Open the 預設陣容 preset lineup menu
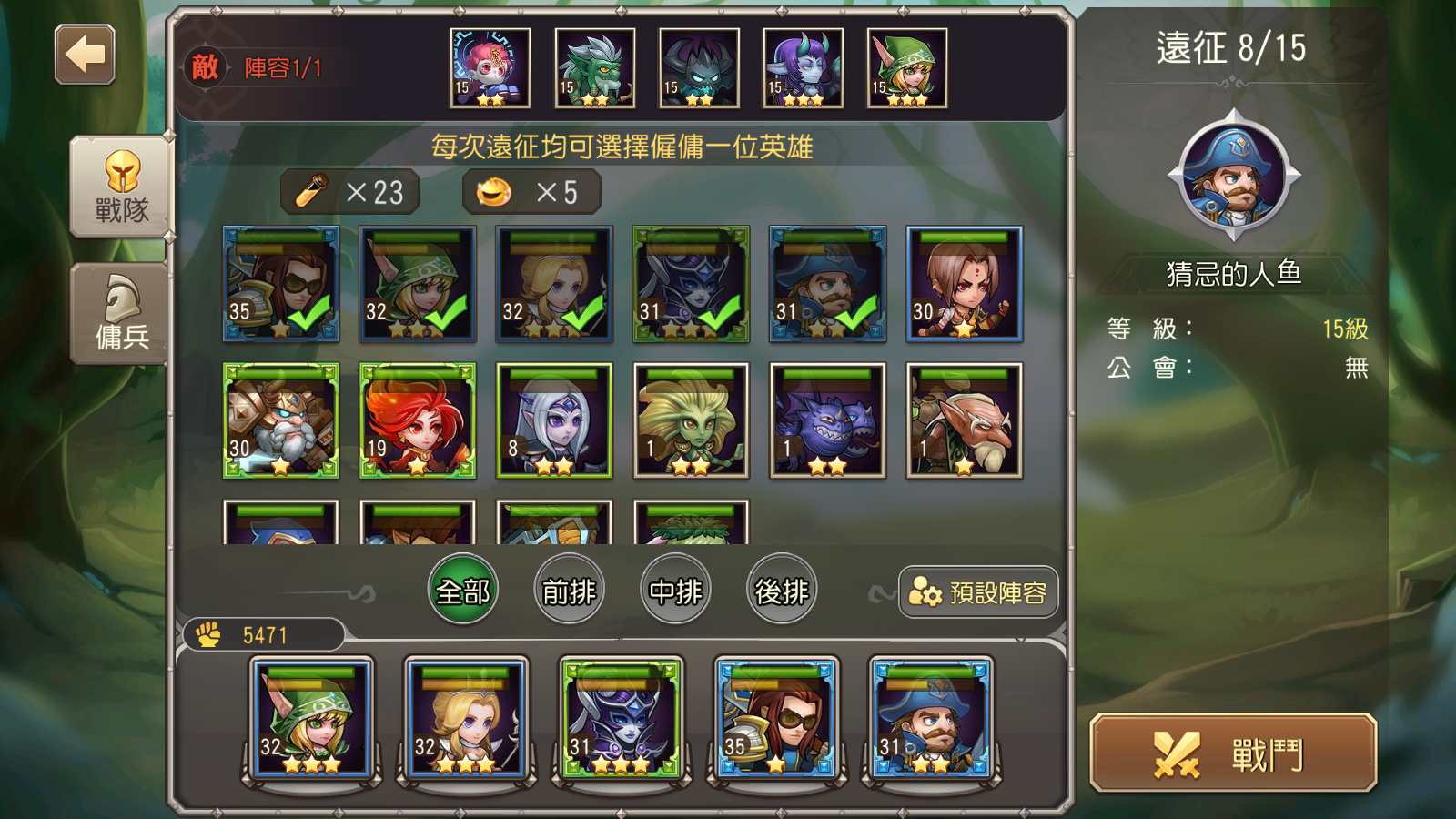 (978, 592)
